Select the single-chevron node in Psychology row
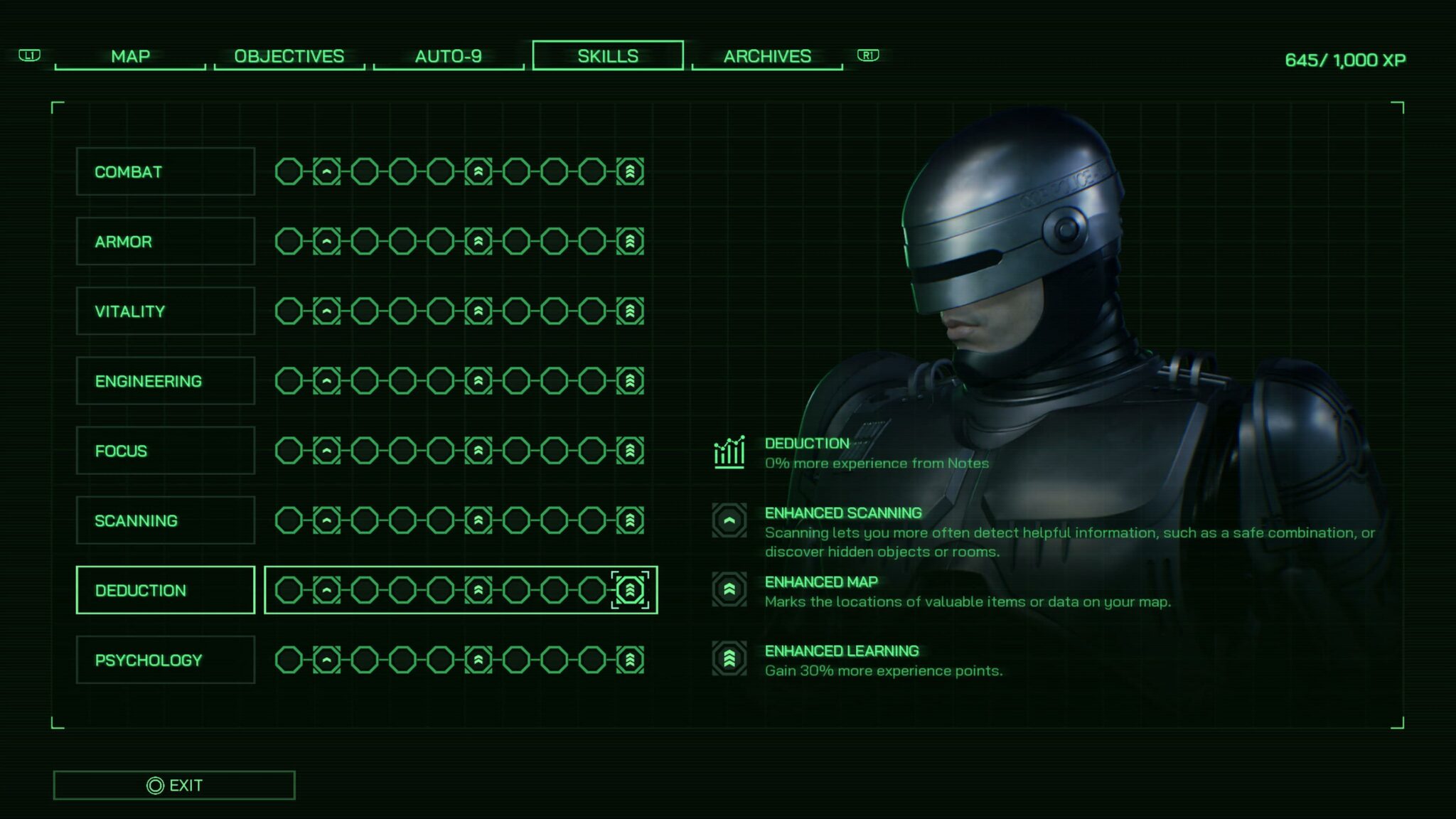The height and width of the screenshot is (819, 1456). coord(326,660)
